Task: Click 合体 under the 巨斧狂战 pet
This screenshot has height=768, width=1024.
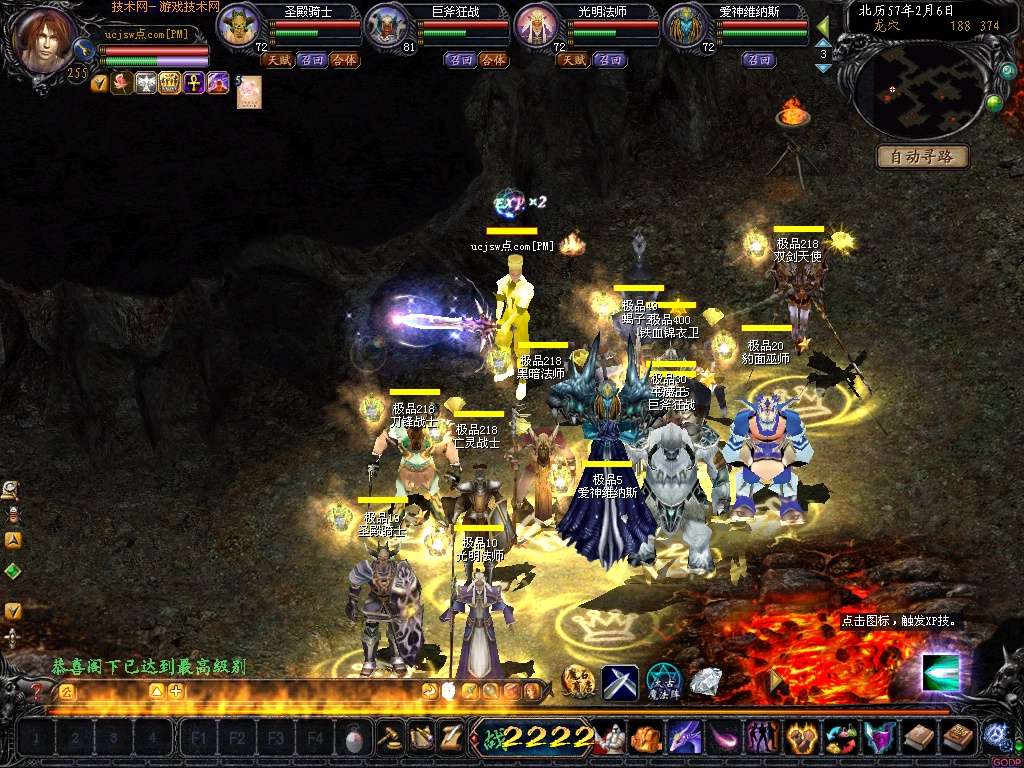Action: coord(492,60)
